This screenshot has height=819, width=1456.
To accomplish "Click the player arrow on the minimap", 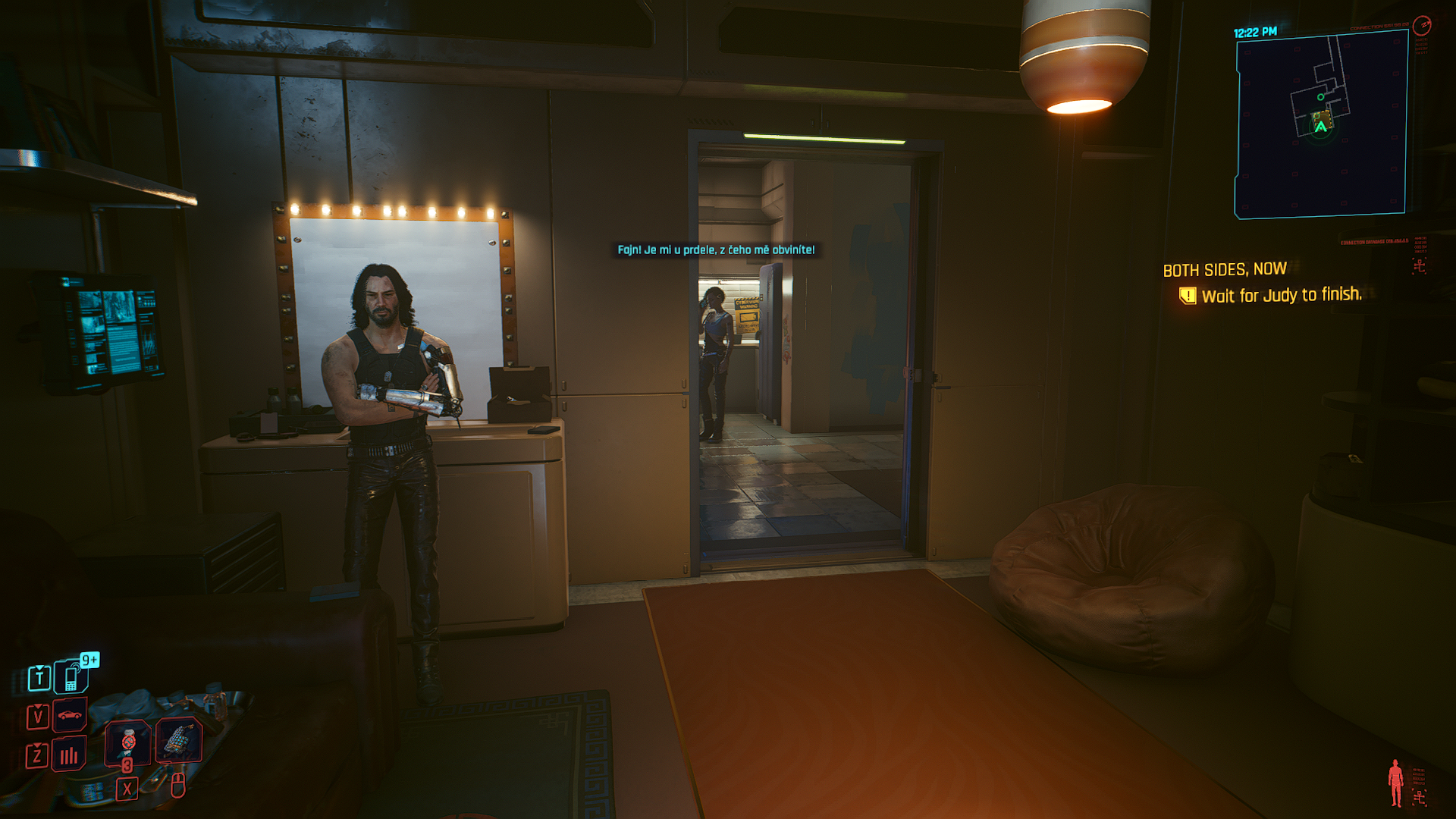I will (x=1321, y=127).
